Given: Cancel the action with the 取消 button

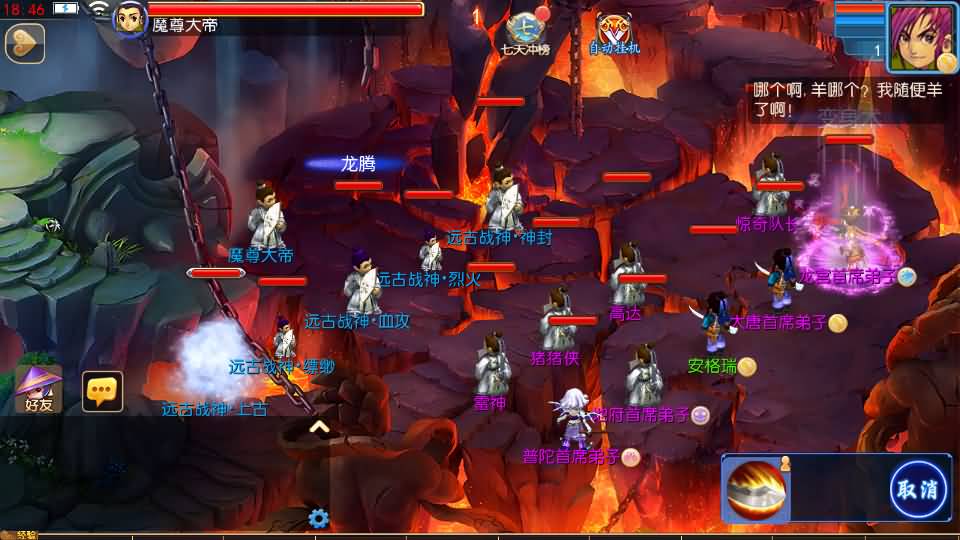Looking at the screenshot, I should [x=918, y=490].
